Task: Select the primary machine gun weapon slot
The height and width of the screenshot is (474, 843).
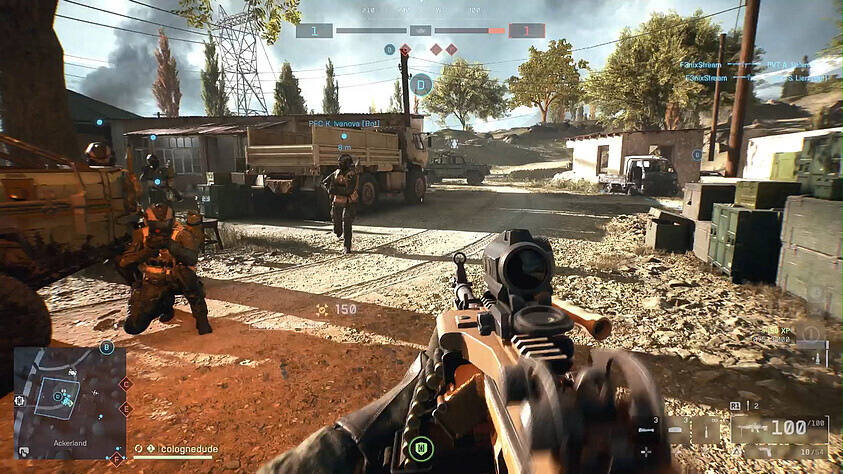Action: [778, 428]
